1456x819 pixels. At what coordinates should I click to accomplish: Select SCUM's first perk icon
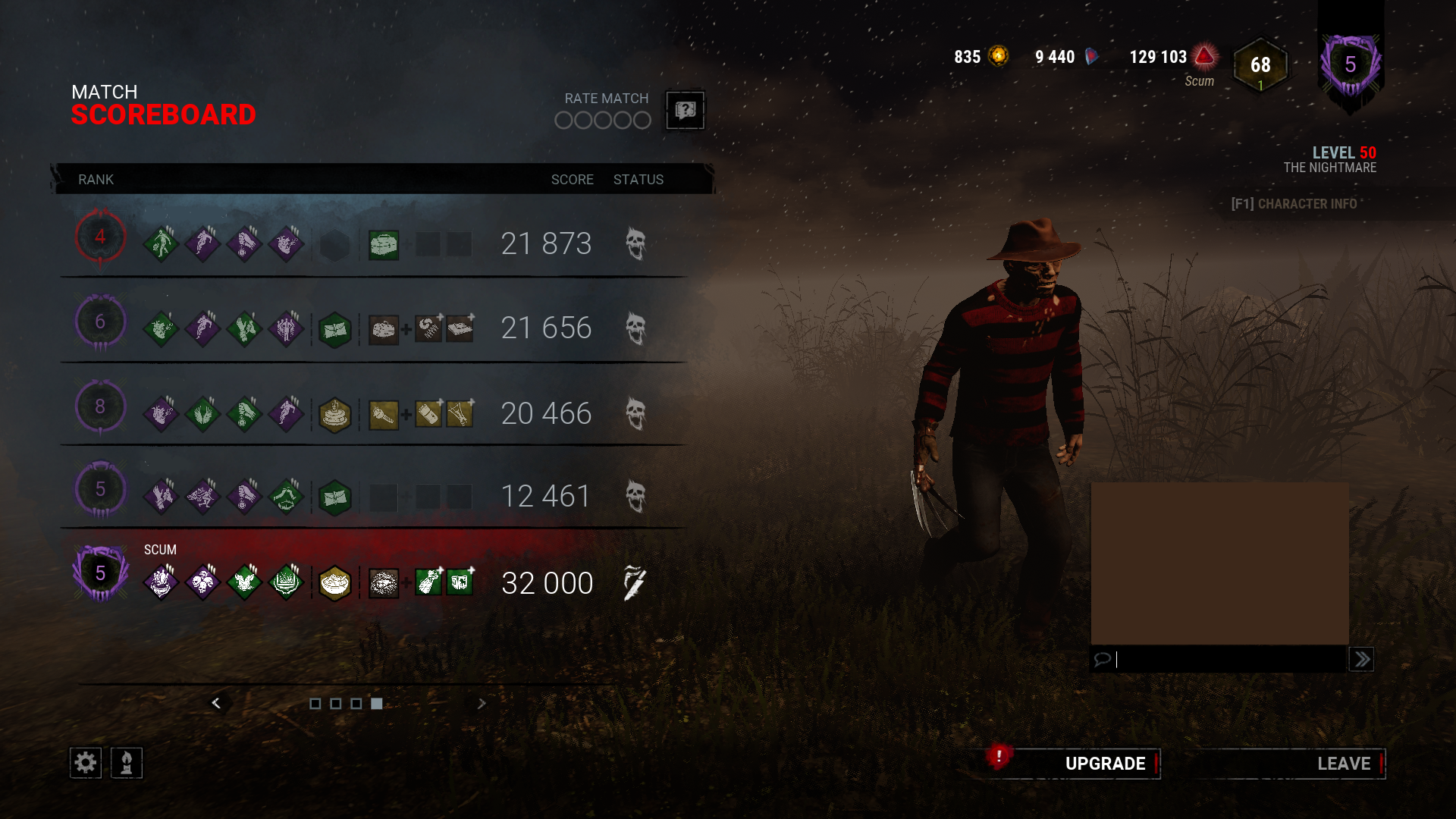pyautogui.click(x=161, y=582)
